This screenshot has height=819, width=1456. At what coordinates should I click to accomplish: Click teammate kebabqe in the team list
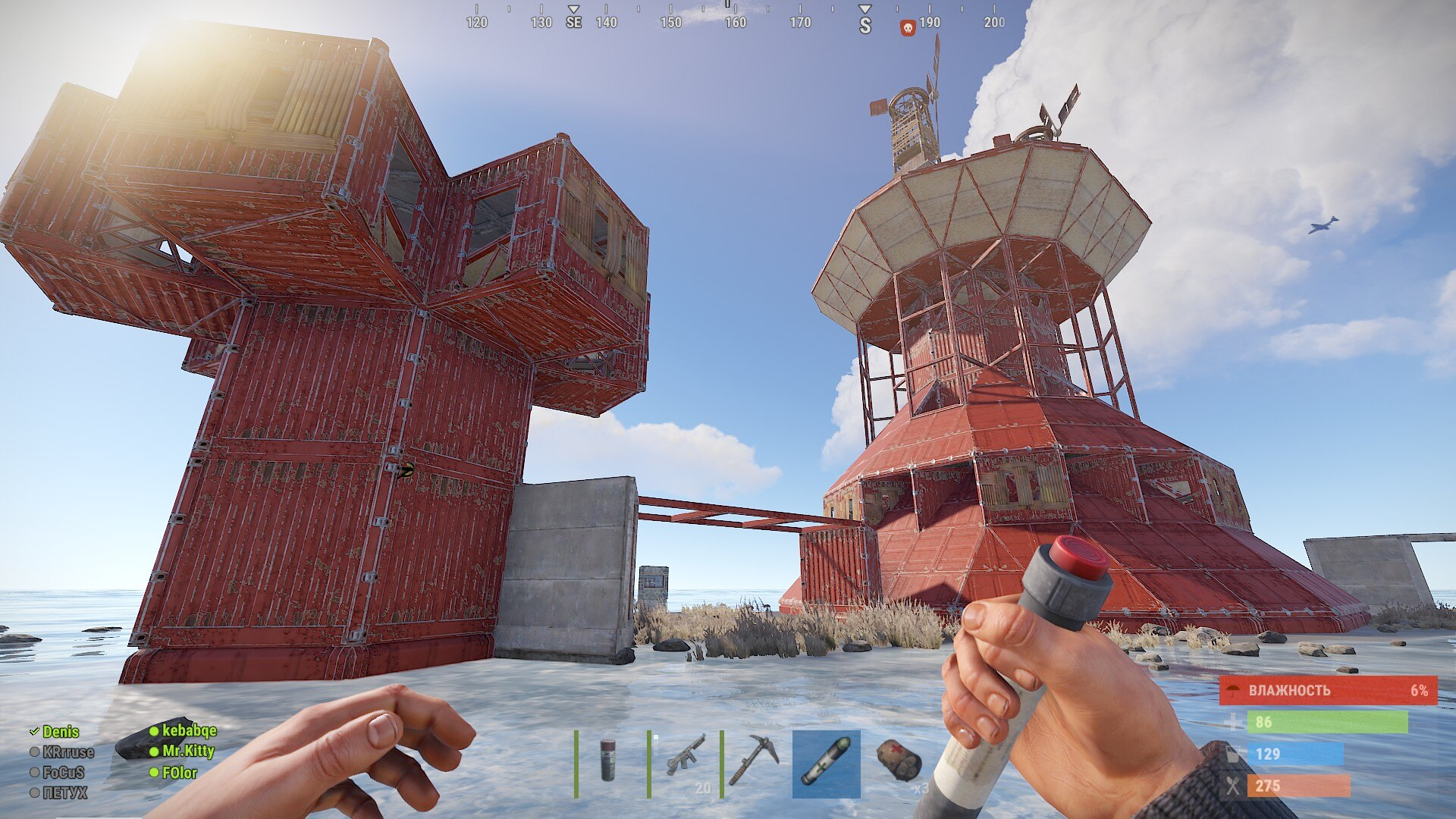pyautogui.click(x=189, y=730)
